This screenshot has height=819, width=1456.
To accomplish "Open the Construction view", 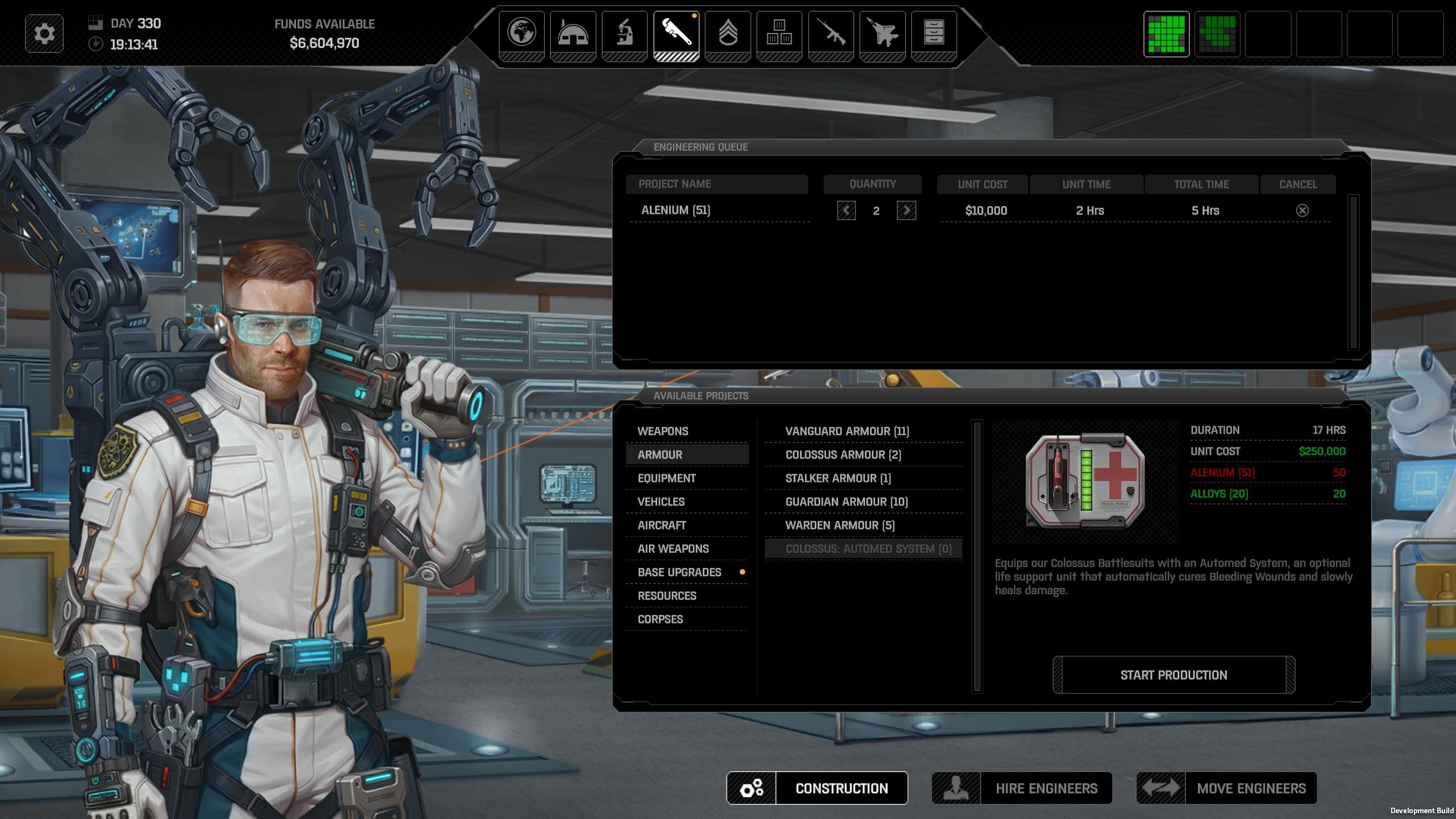I will pos(817,788).
